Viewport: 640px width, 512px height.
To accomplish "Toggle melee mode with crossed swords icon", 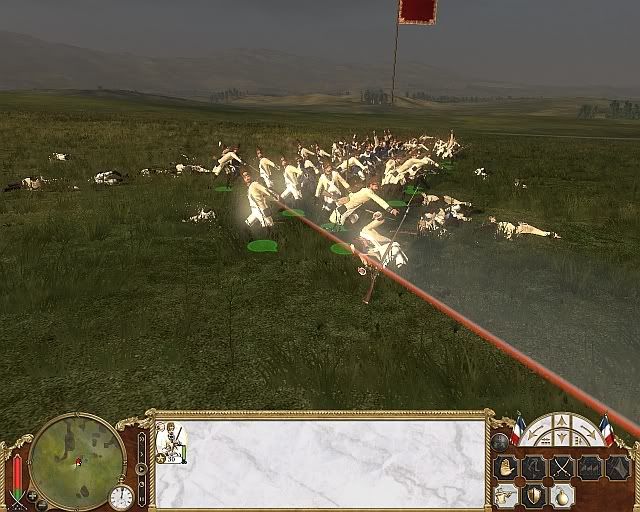I will click(562, 467).
